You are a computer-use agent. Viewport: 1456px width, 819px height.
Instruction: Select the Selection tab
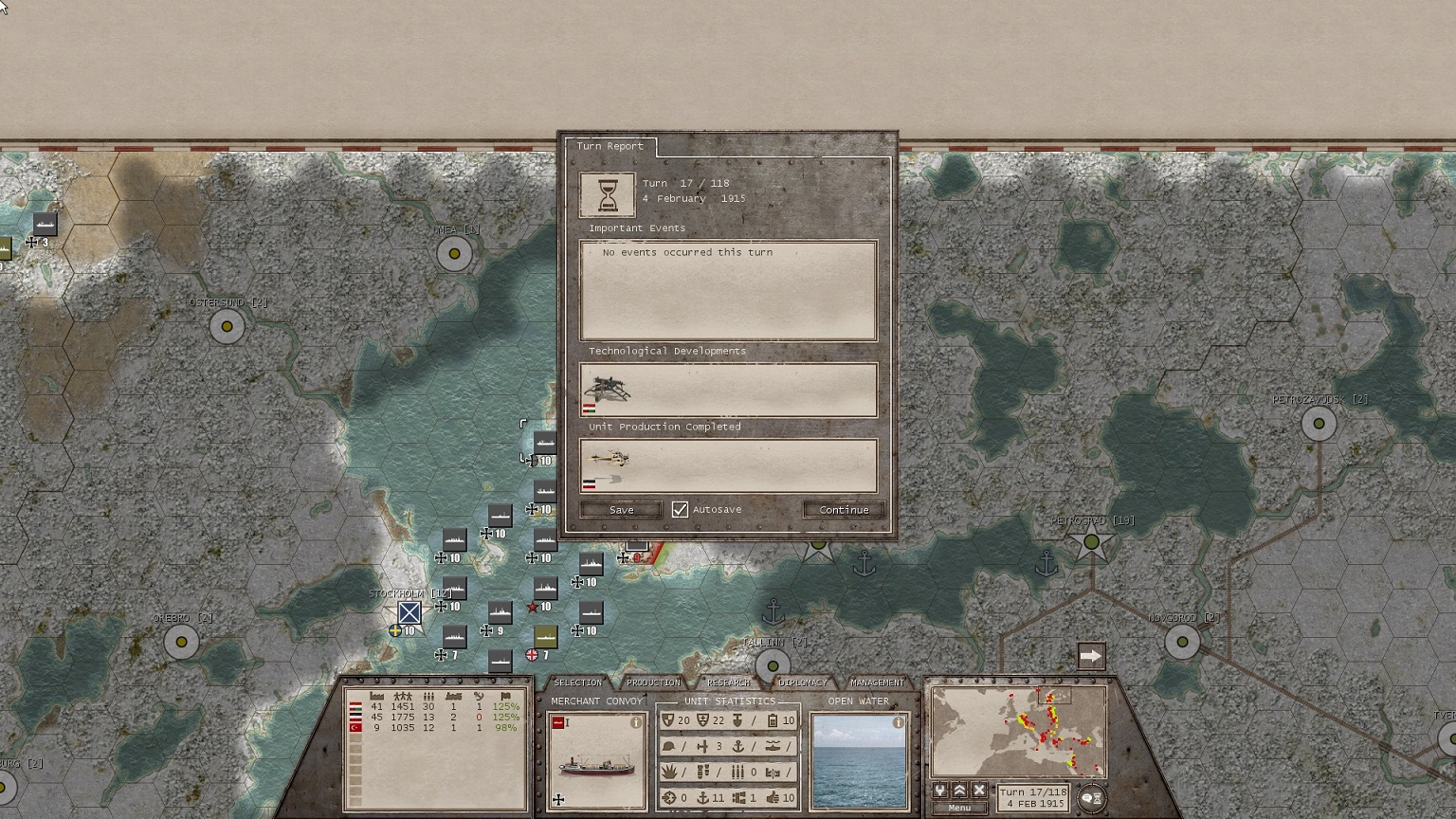(577, 682)
